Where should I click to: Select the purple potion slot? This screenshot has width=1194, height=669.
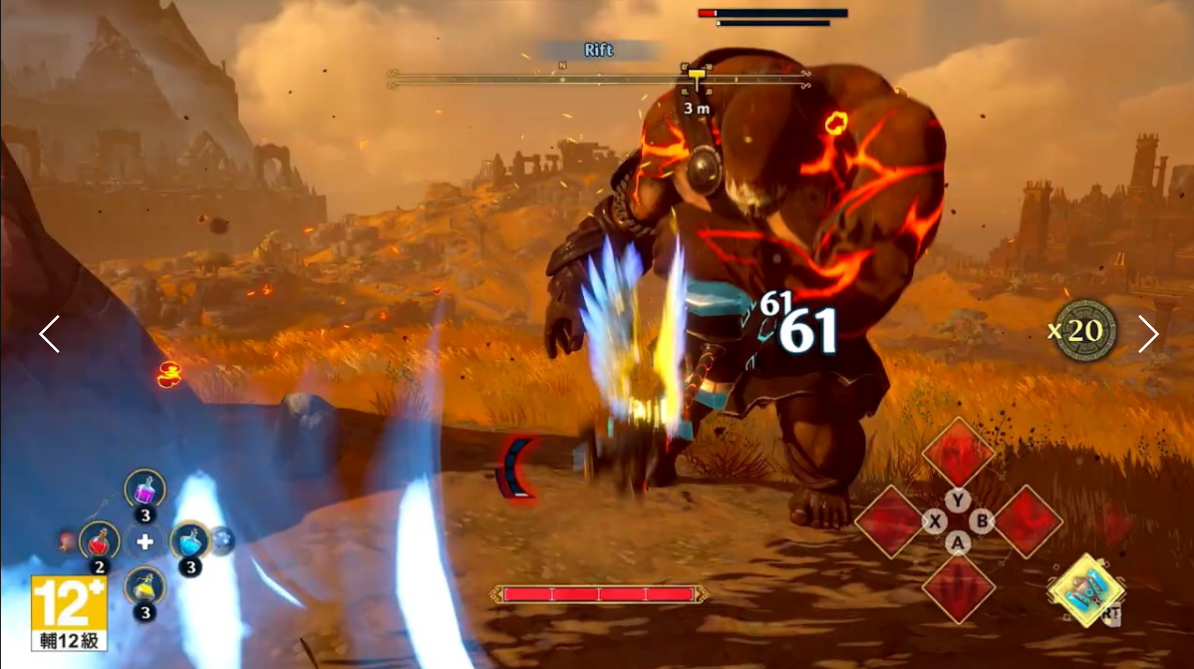(x=145, y=490)
